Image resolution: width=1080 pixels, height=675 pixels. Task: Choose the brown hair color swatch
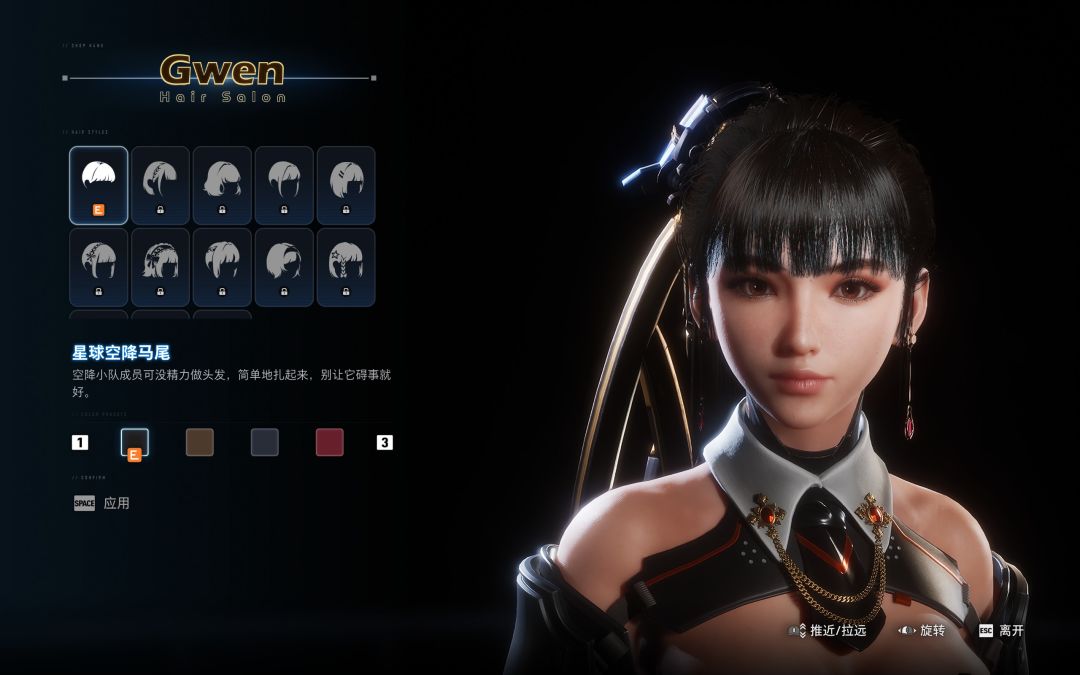point(200,442)
